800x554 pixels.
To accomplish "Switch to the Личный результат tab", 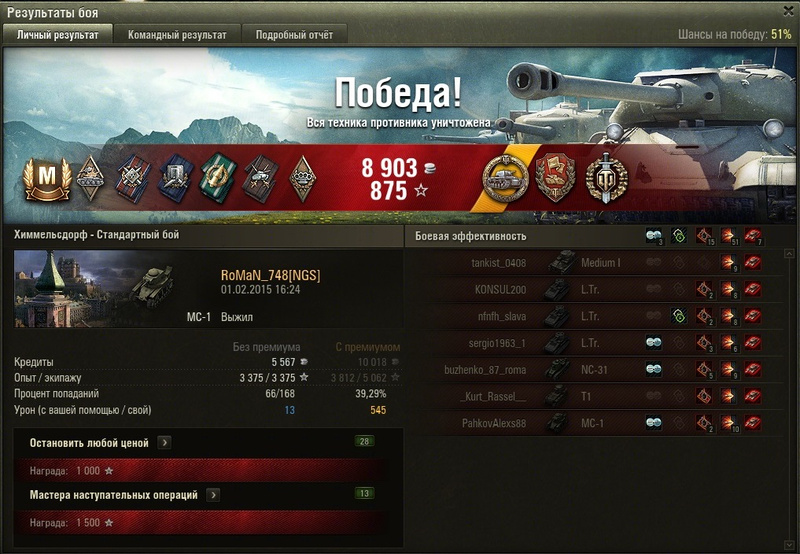I will (x=58, y=34).
